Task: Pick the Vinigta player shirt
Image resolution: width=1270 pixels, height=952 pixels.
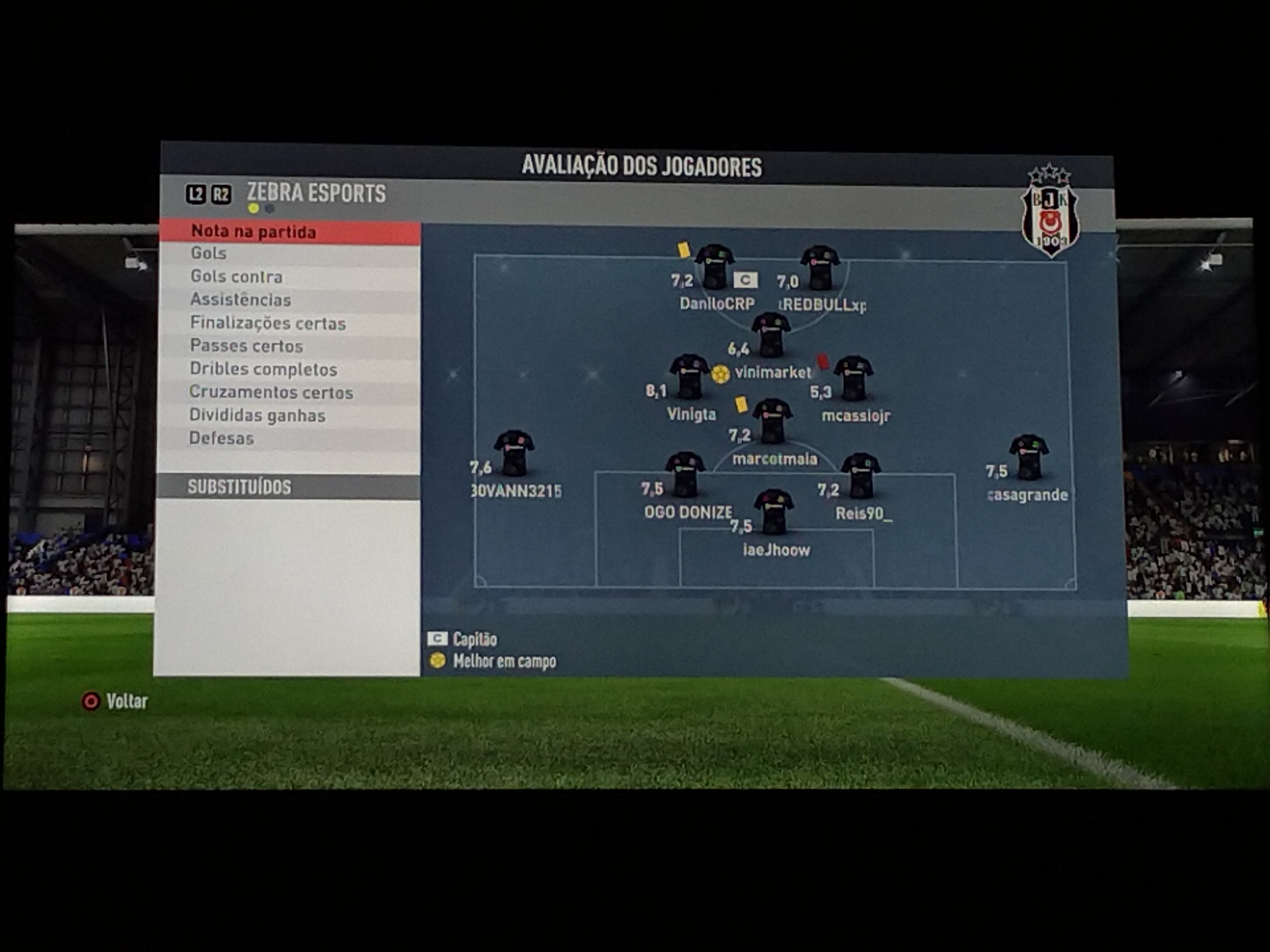Action: 689,376
